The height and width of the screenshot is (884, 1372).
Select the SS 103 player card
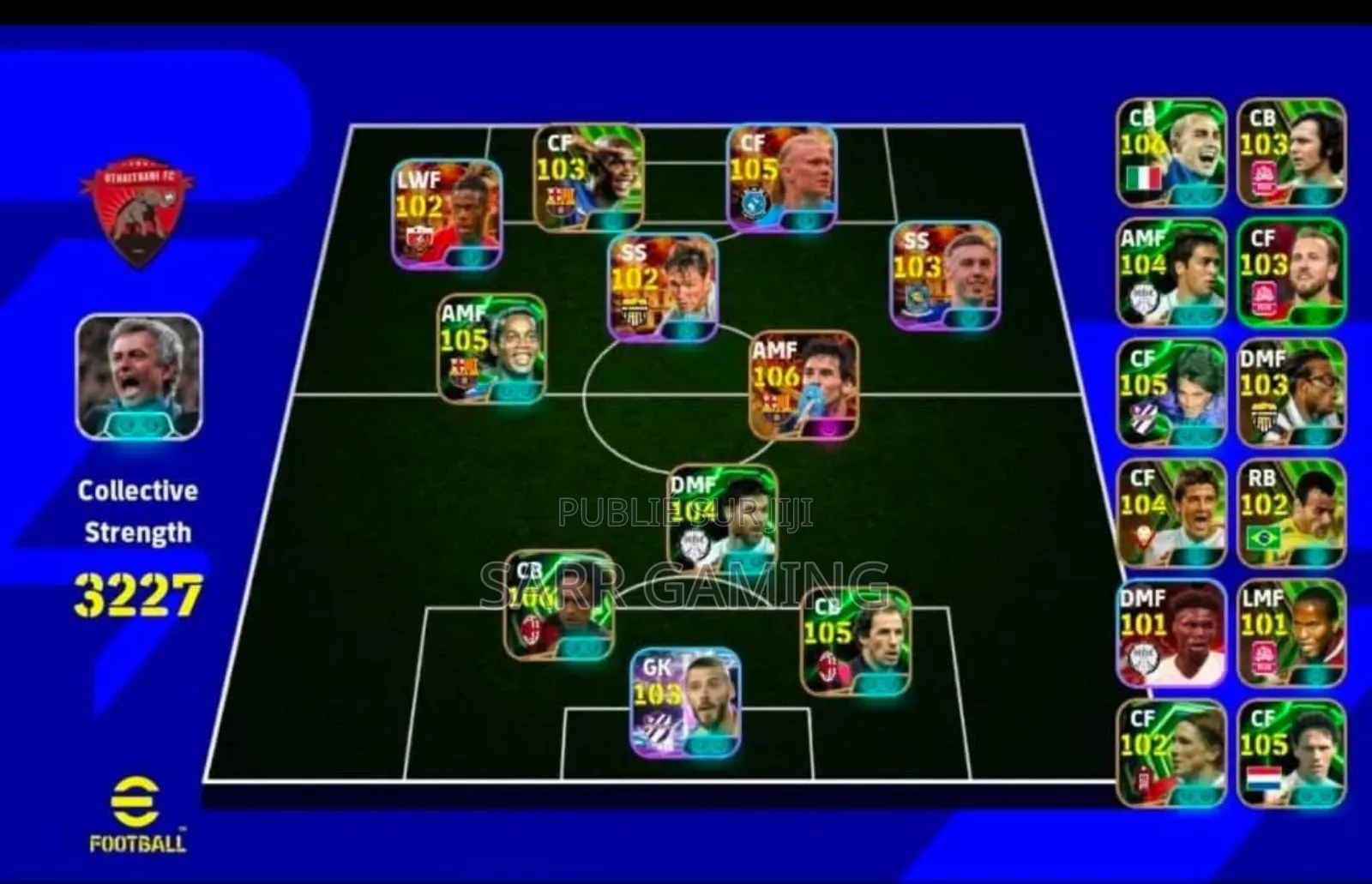click(944, 275)
